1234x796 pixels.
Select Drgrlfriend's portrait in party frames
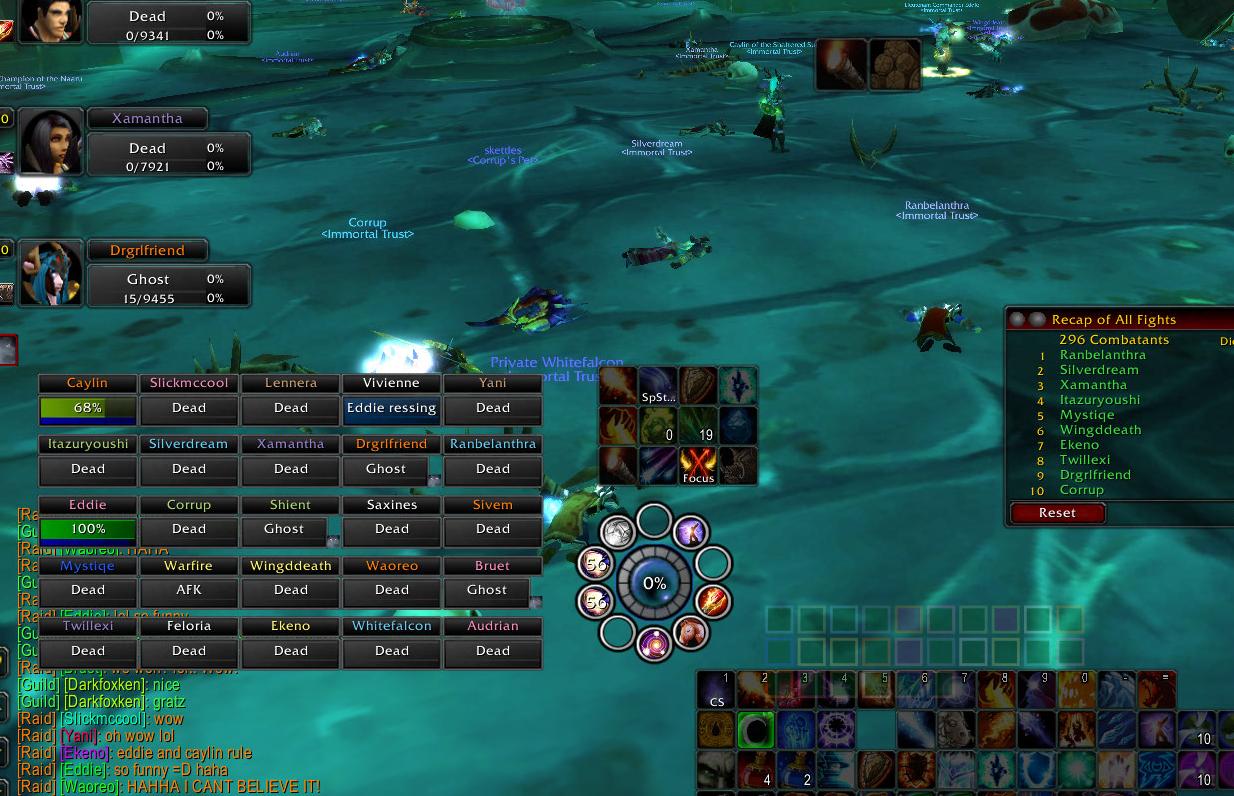point(50,273)
